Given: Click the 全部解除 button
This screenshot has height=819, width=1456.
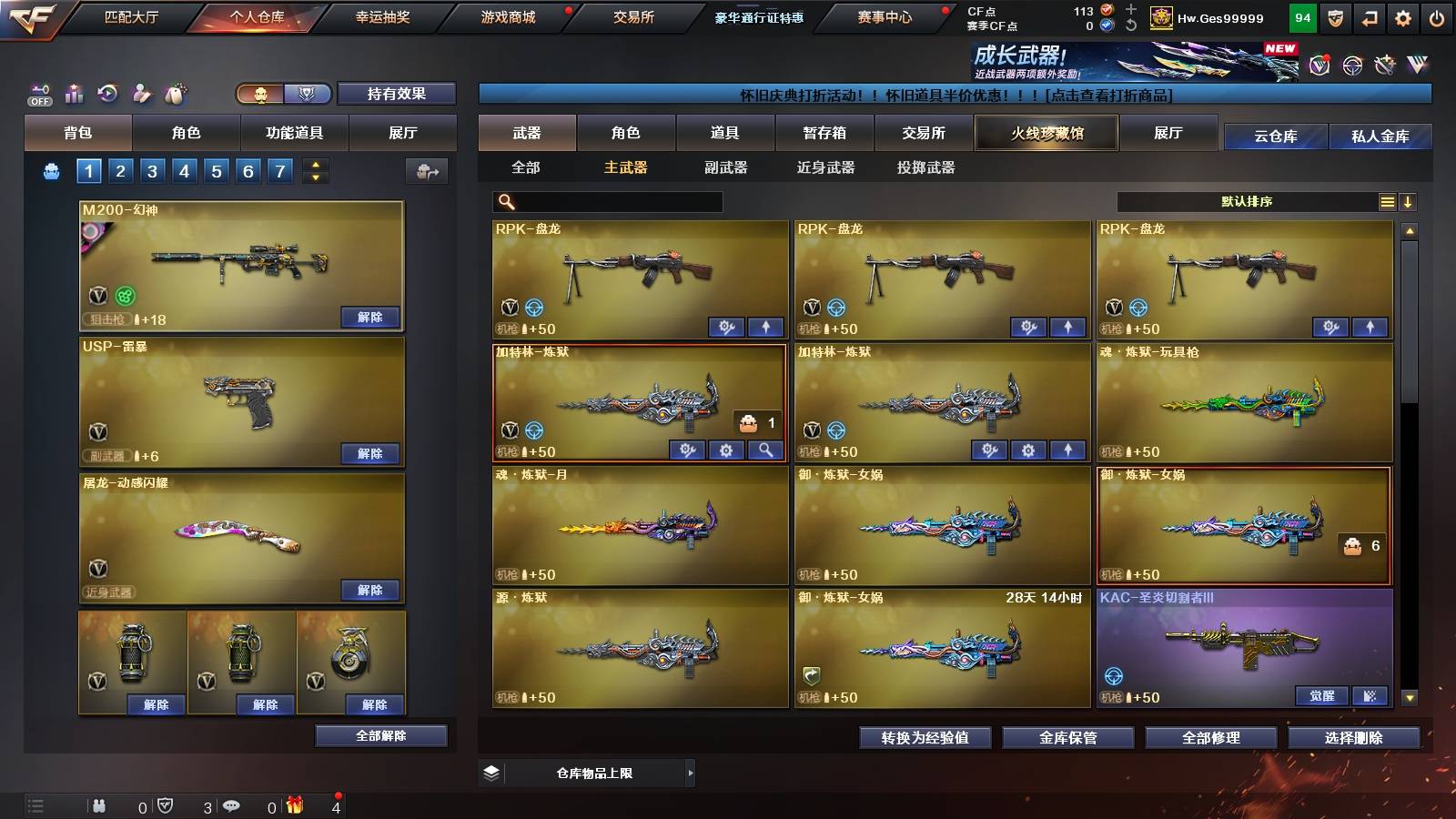Looking at the screenshot, I should 383,735.
